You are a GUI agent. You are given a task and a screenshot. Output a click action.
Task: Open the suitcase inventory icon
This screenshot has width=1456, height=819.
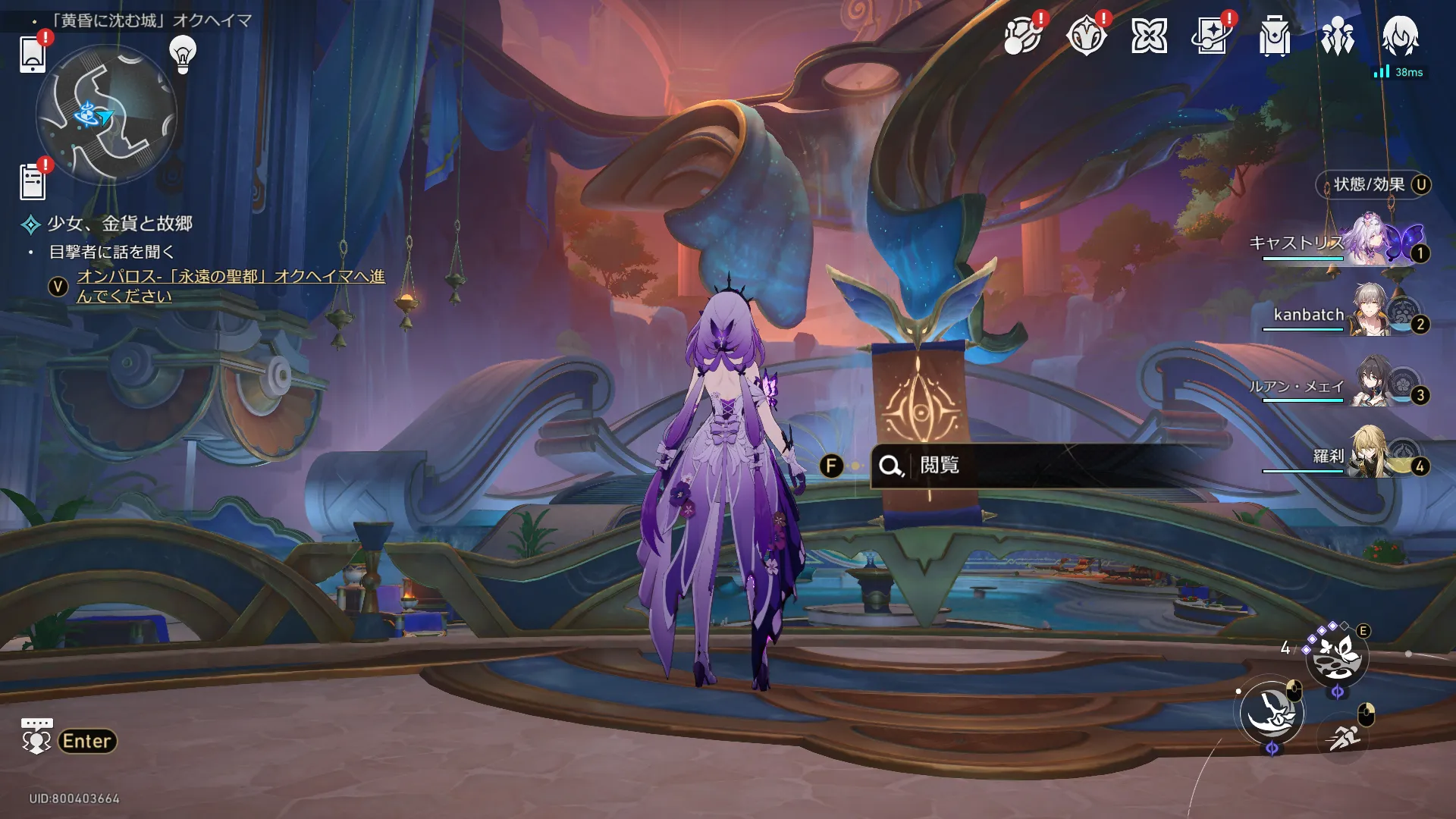tap(1275, 36)
